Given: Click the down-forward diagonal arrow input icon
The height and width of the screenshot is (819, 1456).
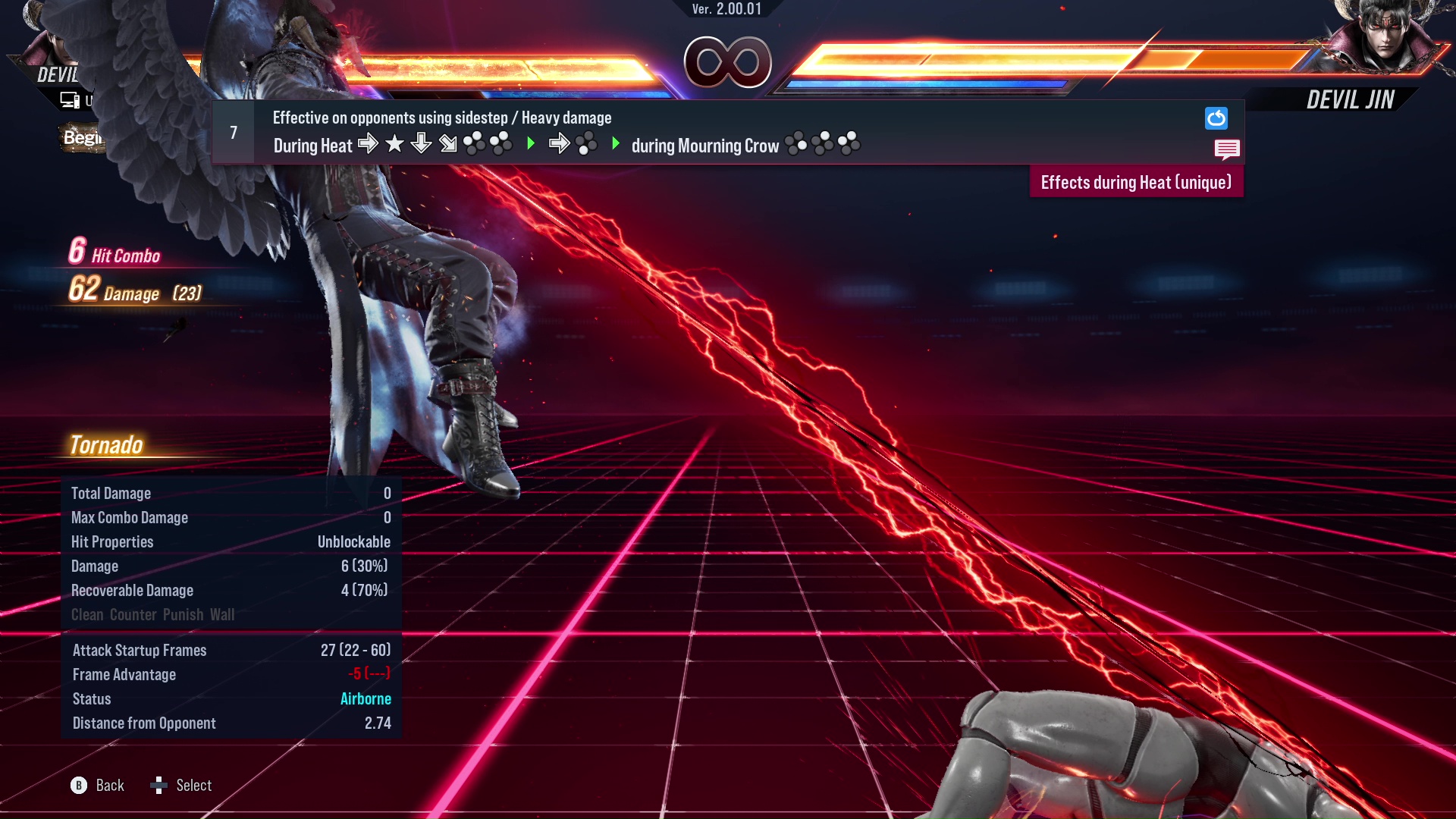Looking at the screenshot, I should point(447,144).
